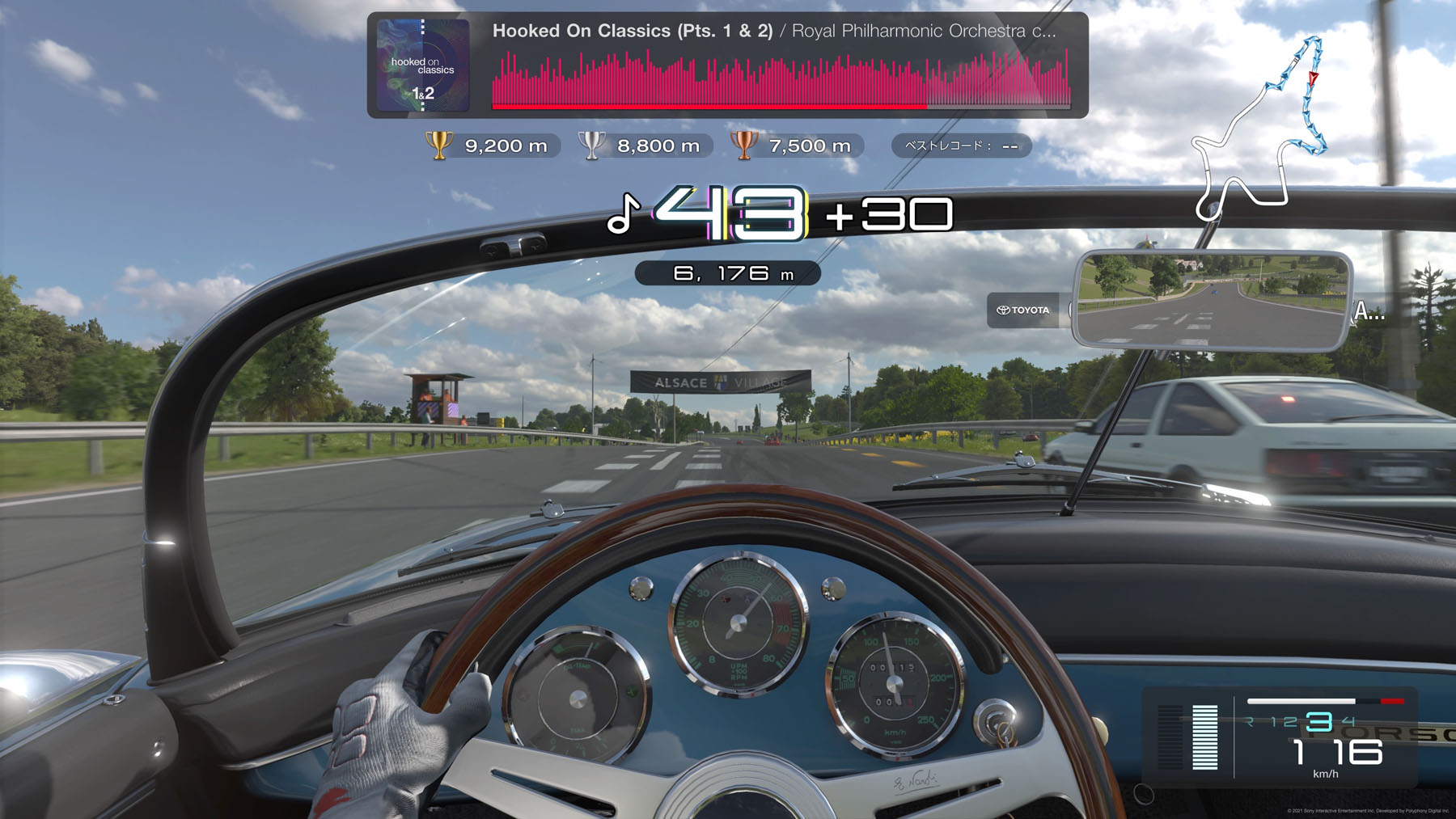Select the silver trophy 8,800 m target
Screen dimensions: 1456x819
(x=643, y=146)
